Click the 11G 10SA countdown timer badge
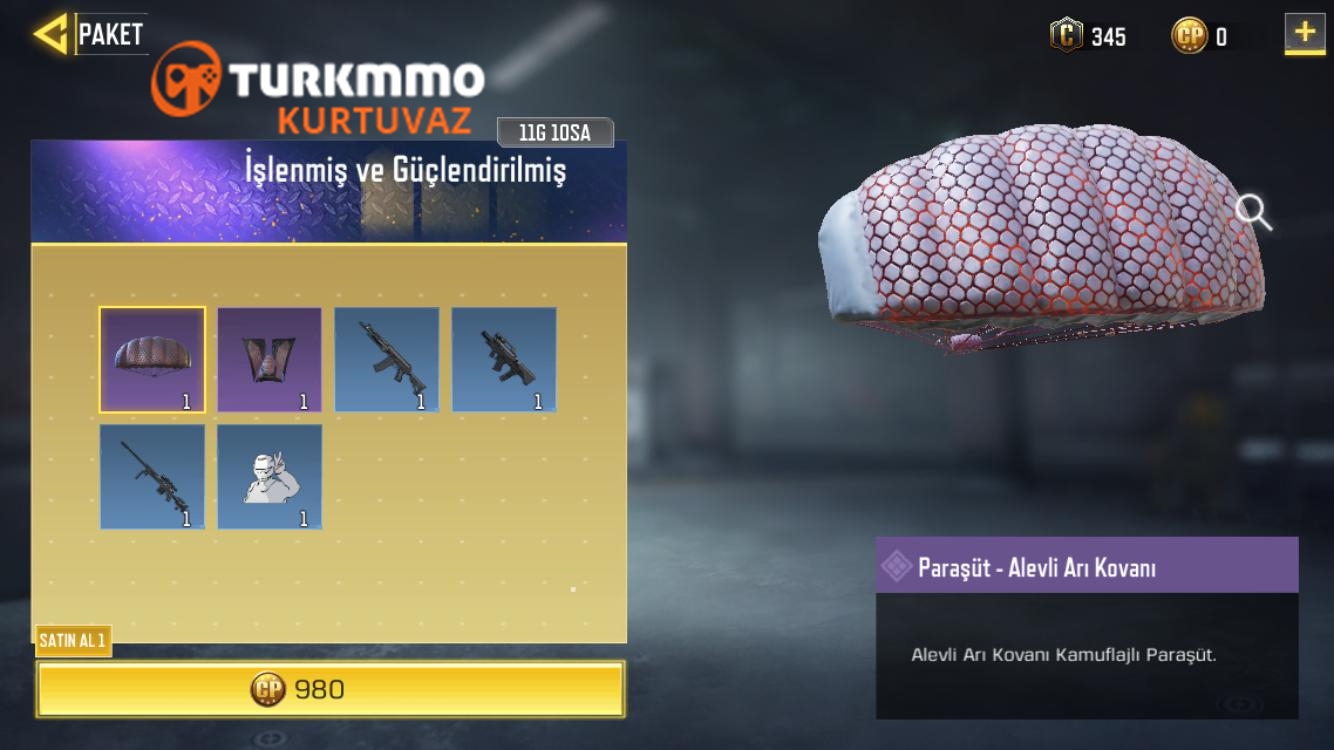The height and width of the screenshot is (750, 1334). (555, 131)
